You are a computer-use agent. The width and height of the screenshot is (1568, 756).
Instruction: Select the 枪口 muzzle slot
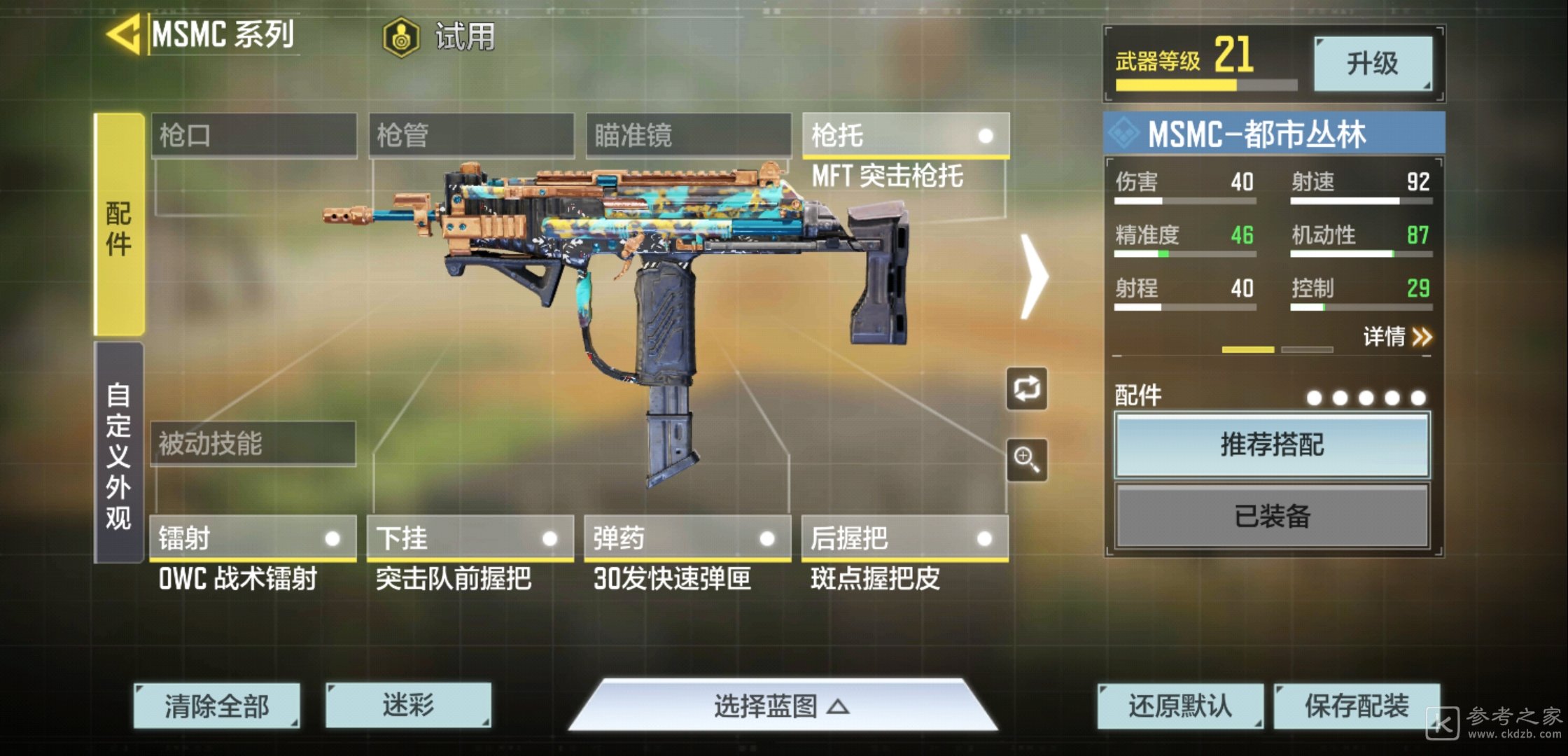[254, 135]
